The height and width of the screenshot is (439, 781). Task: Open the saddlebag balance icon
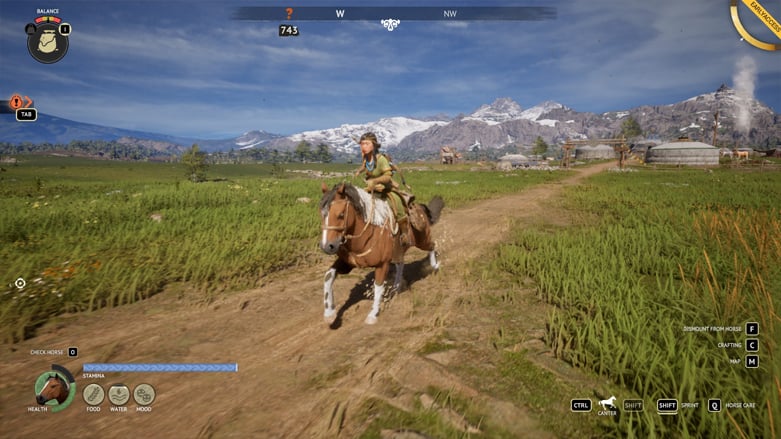click(x=47, y=42)
